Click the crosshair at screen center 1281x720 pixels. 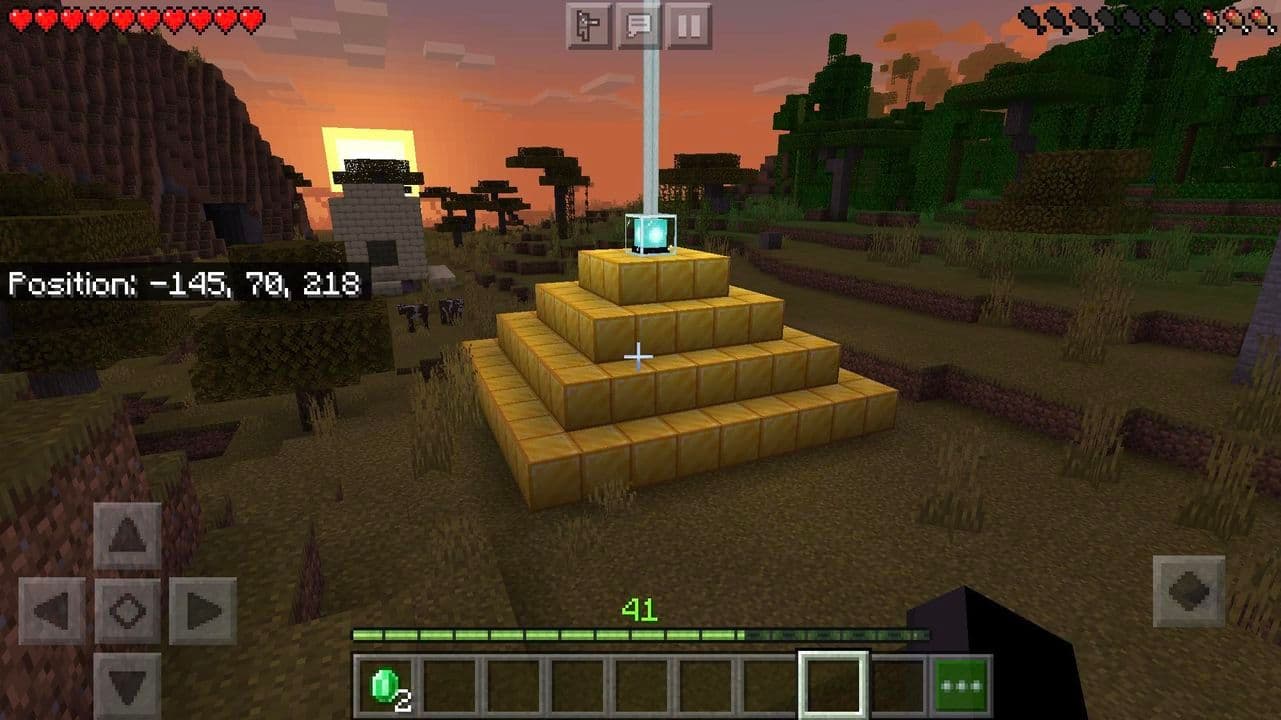639,355
